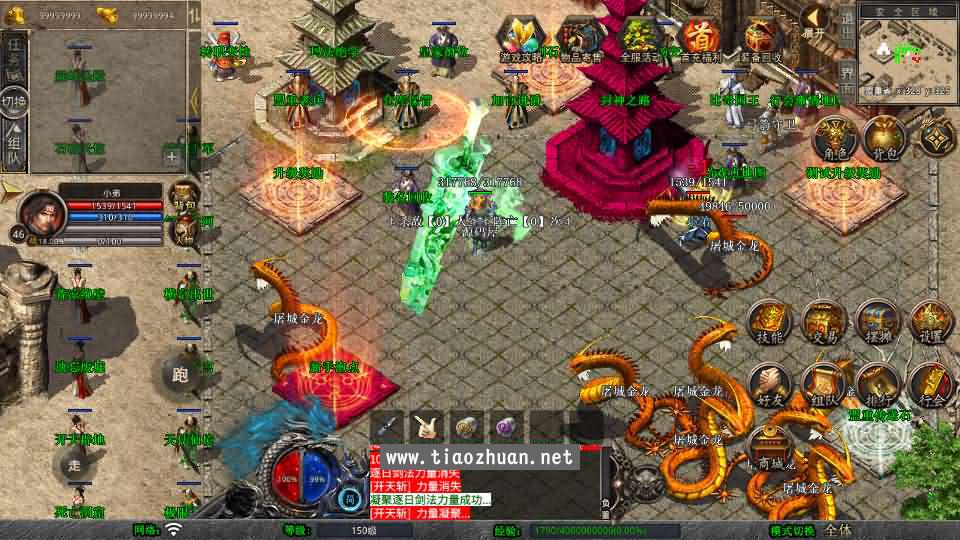This screenshot has width=960, height=540.
Task: Open the 商城 shop
Action: pos(770,448)
